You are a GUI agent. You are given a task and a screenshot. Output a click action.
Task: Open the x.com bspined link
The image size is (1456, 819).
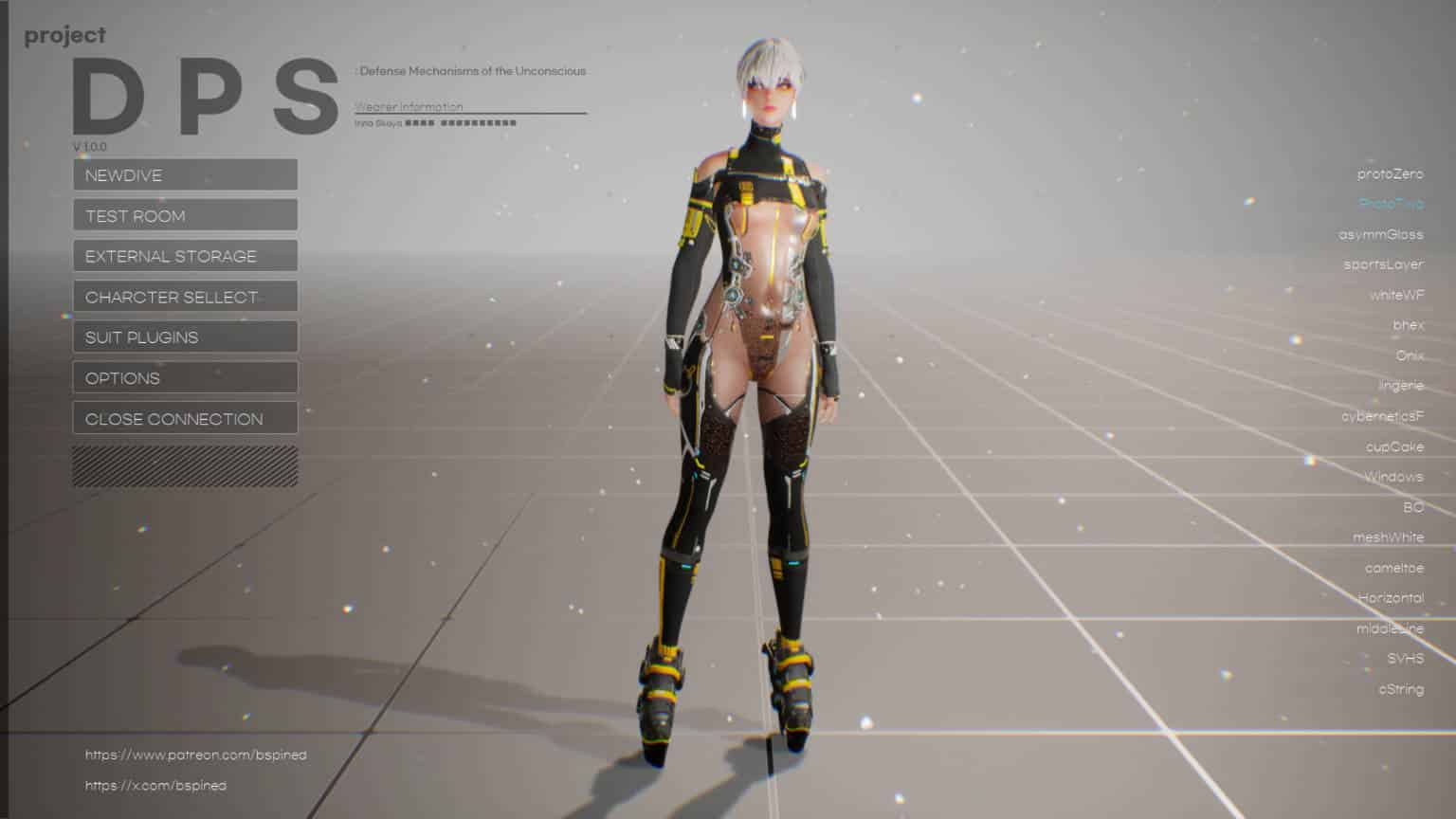click(x=155, y=786)
